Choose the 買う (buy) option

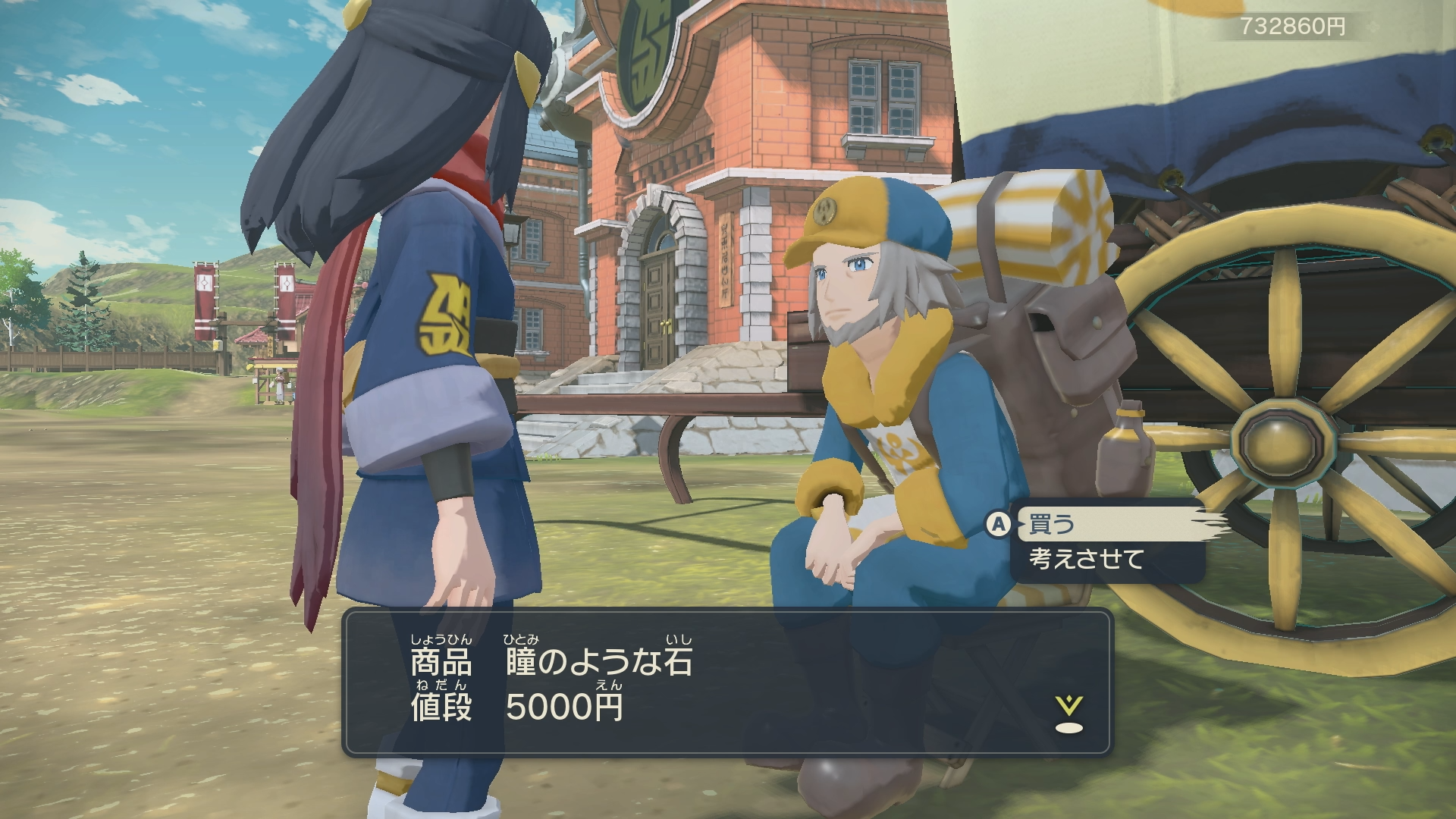point(1053,524)
